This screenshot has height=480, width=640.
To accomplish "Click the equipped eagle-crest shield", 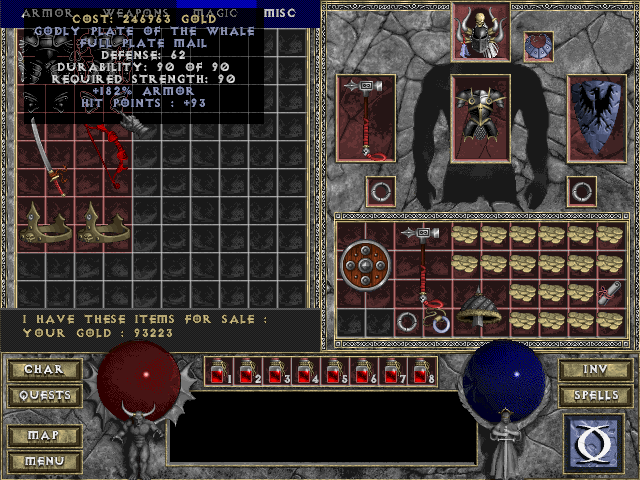I will 597,117.
